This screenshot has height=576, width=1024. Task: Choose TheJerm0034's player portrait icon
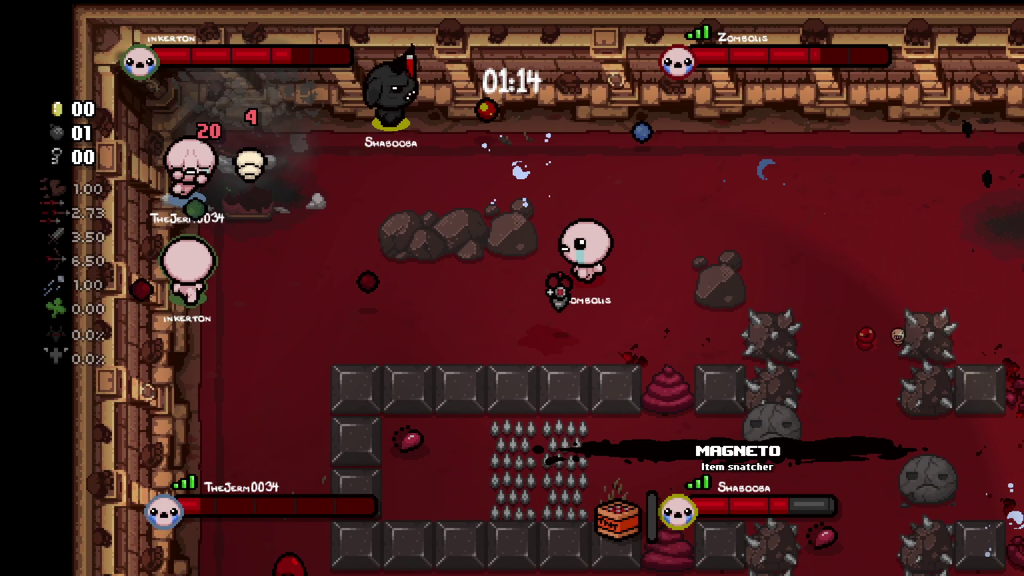click(x=164, y=511)
